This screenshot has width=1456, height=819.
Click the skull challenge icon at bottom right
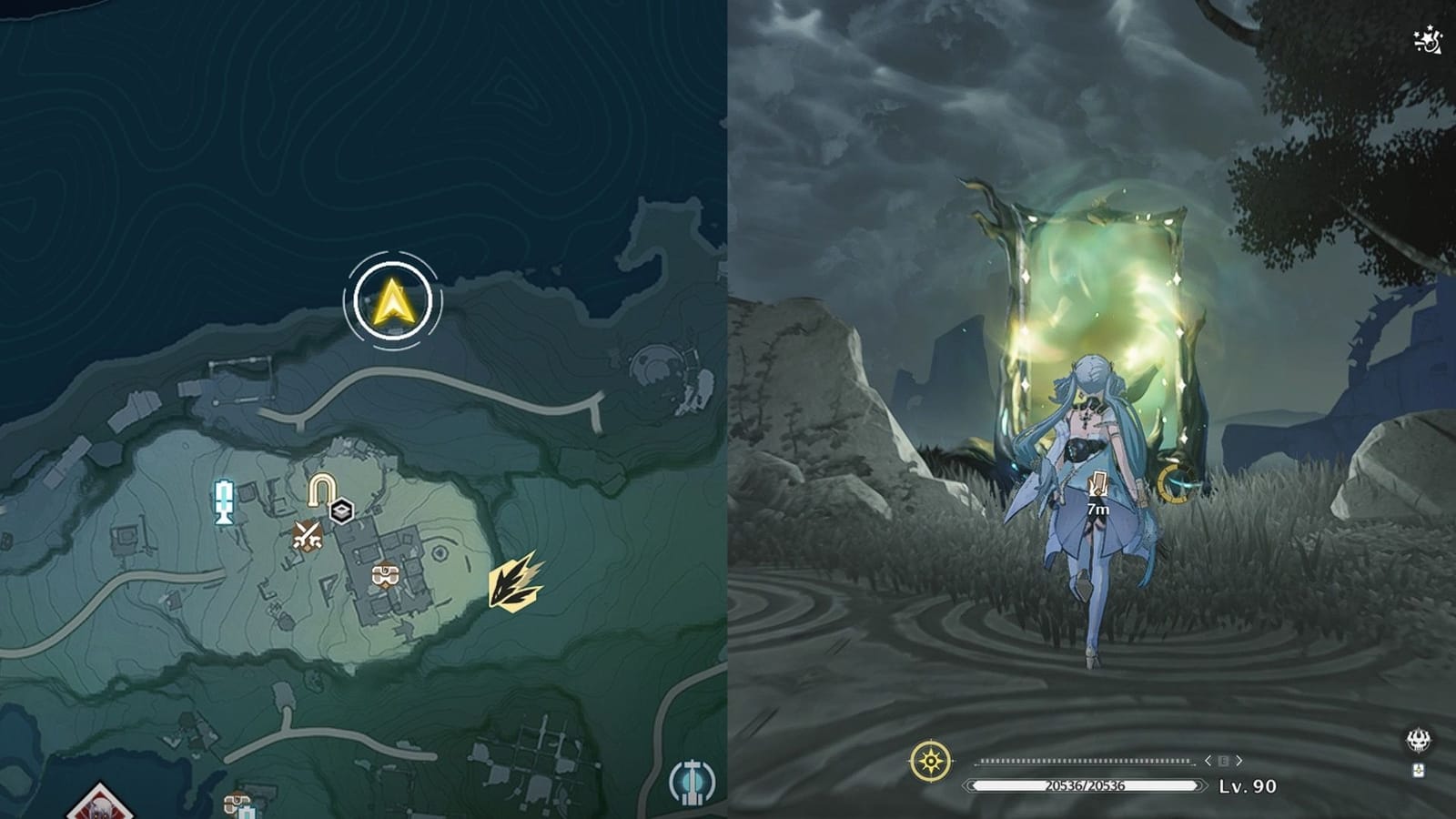pyautogui.click(x=1420, y=740)
